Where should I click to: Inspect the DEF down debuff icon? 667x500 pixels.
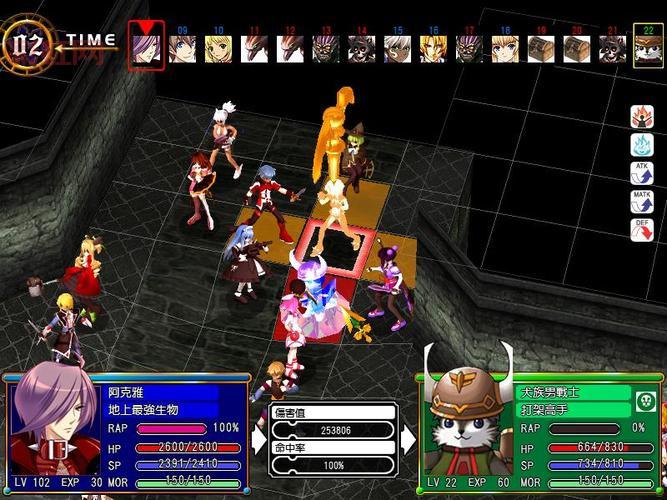pos(642,229)
